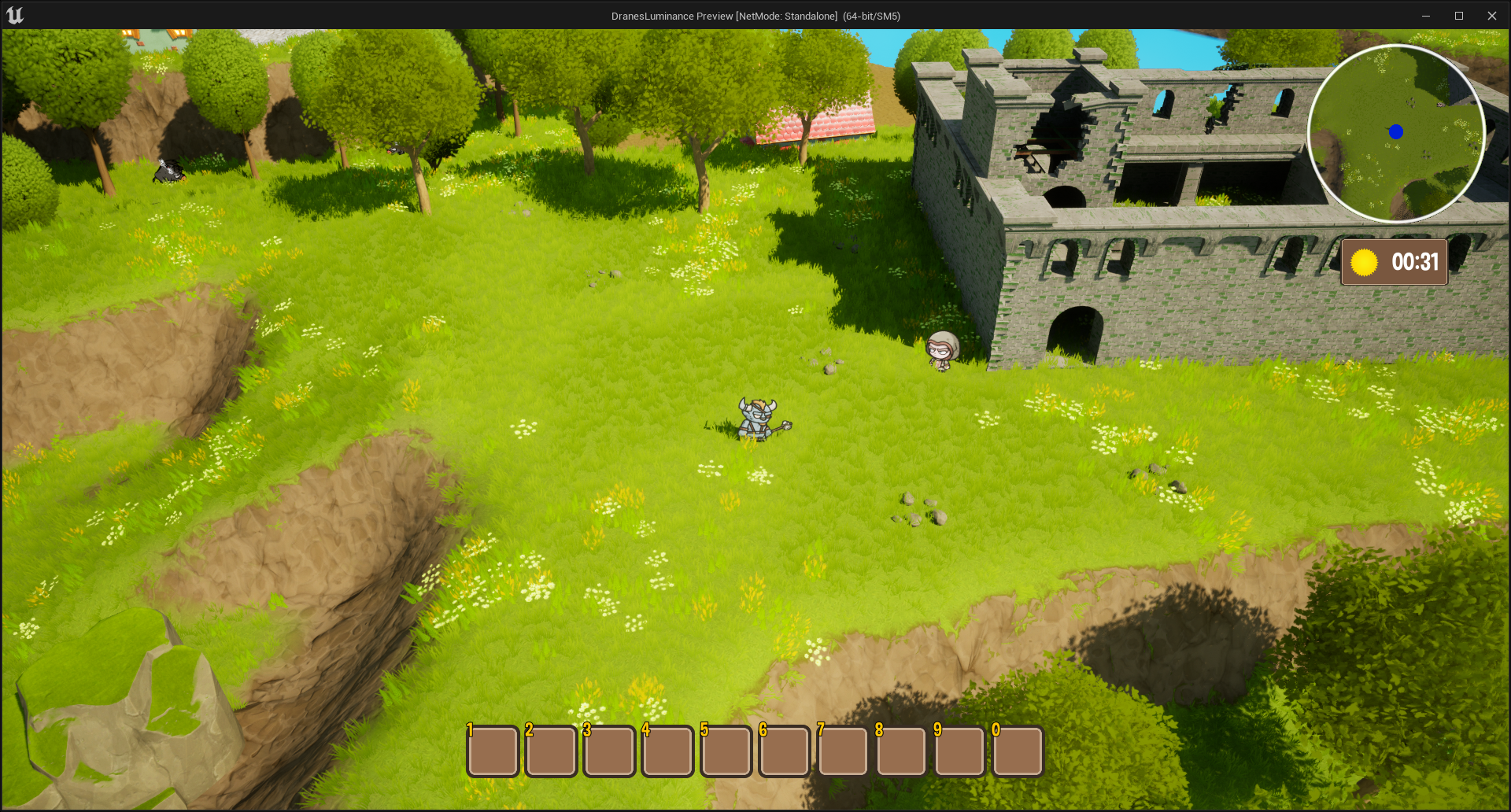This screenshot has width=1511, height=812.
Task: Pick hotbar slot number 0
Action: (x=1018, y=751)
